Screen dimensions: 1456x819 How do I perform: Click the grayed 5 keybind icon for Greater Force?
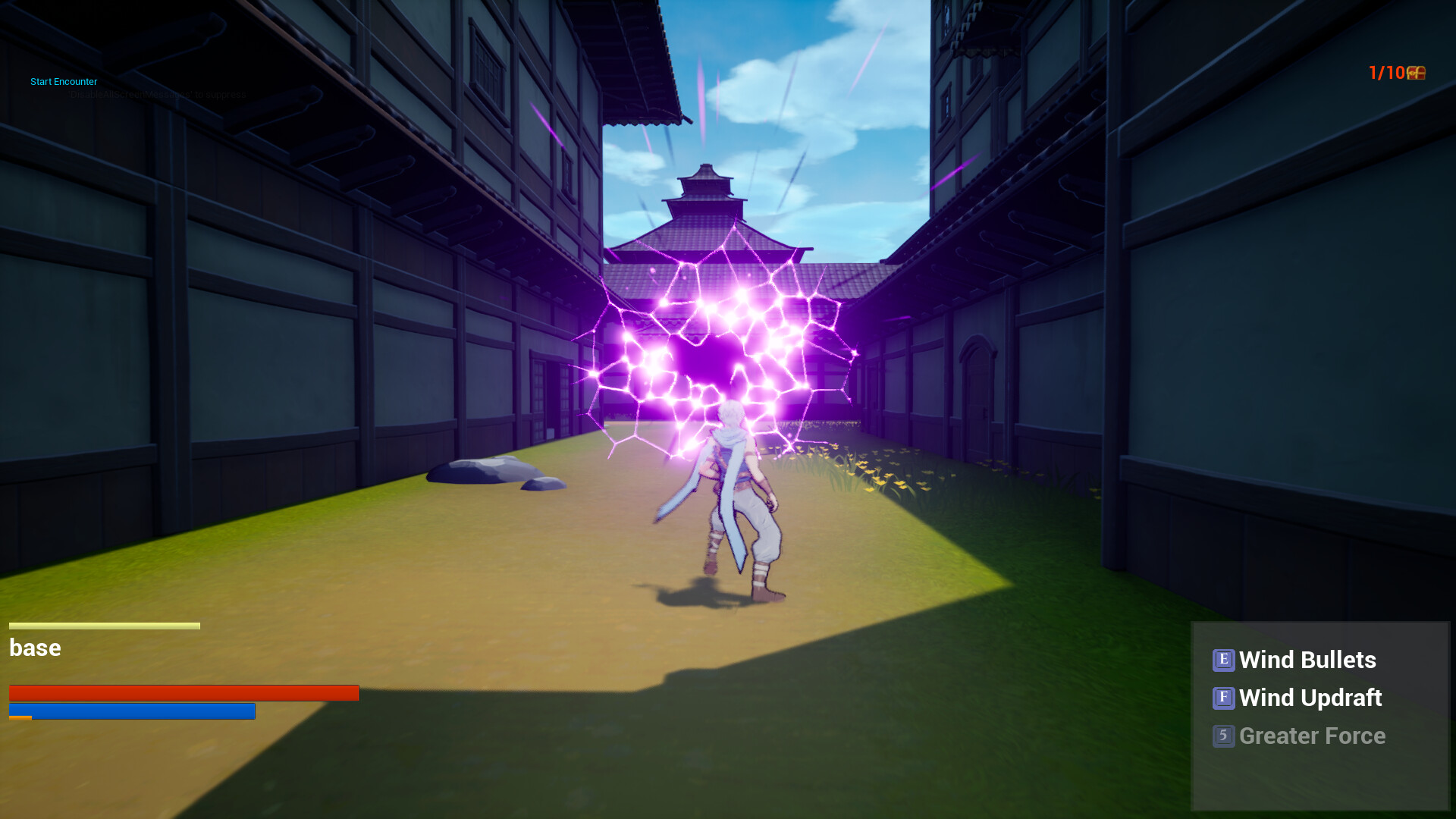[1224, 736]
